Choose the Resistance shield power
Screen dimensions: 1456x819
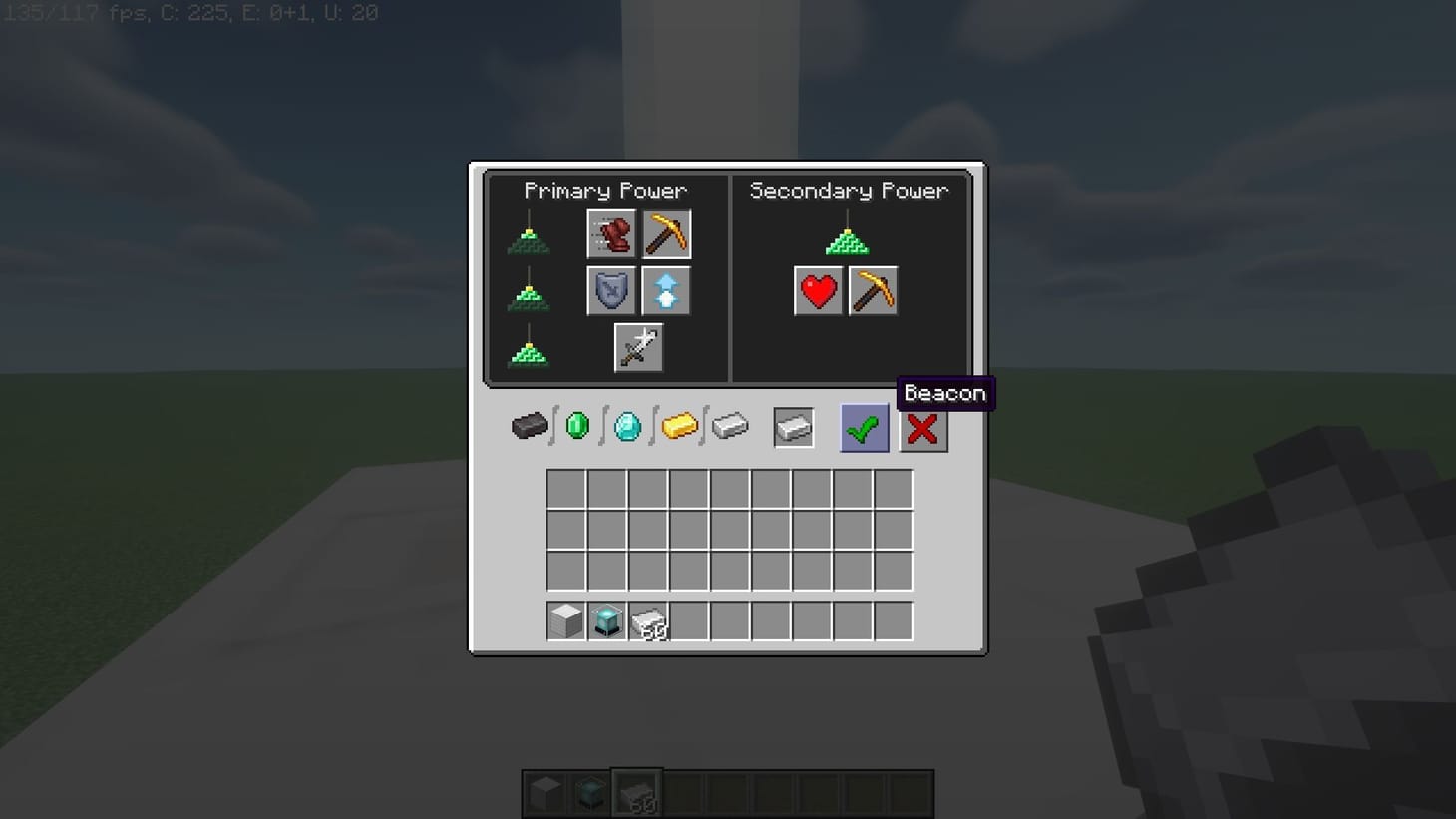point(611,290)
